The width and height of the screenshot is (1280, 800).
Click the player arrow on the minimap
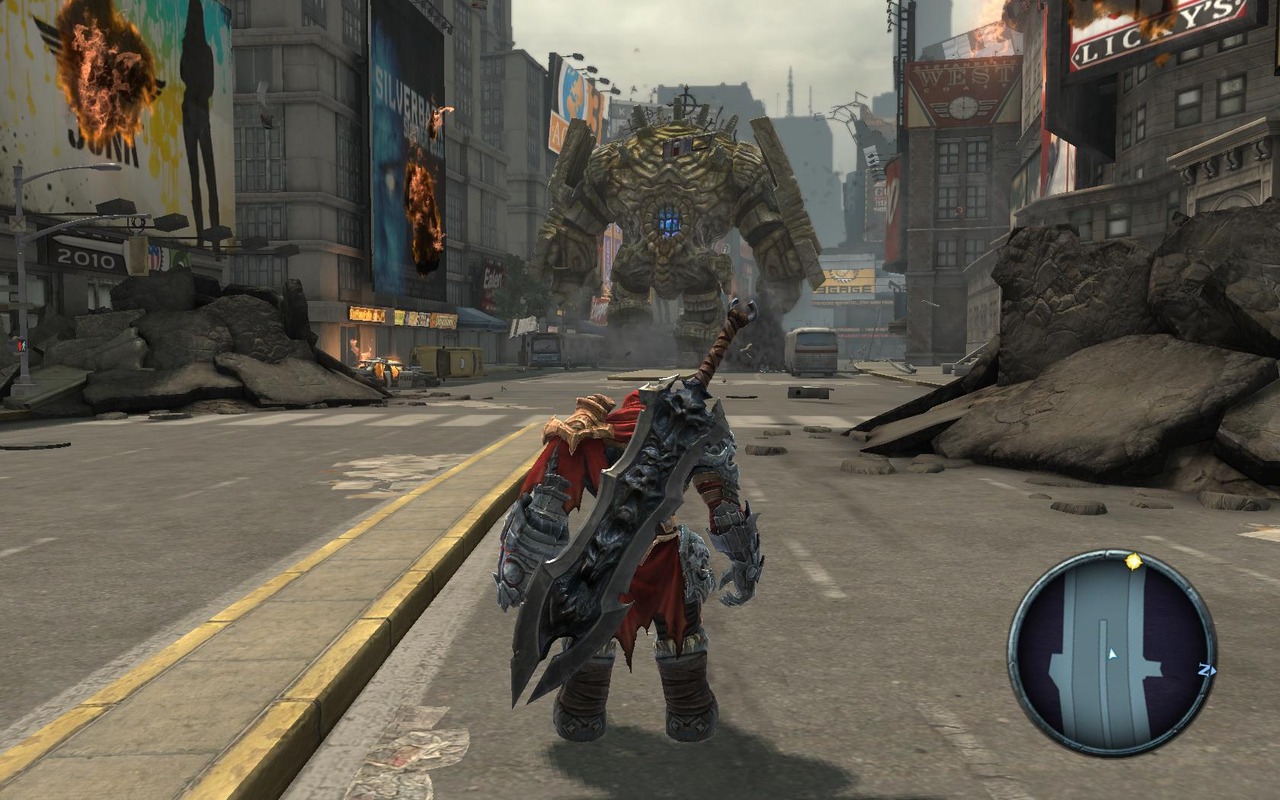1112,654
